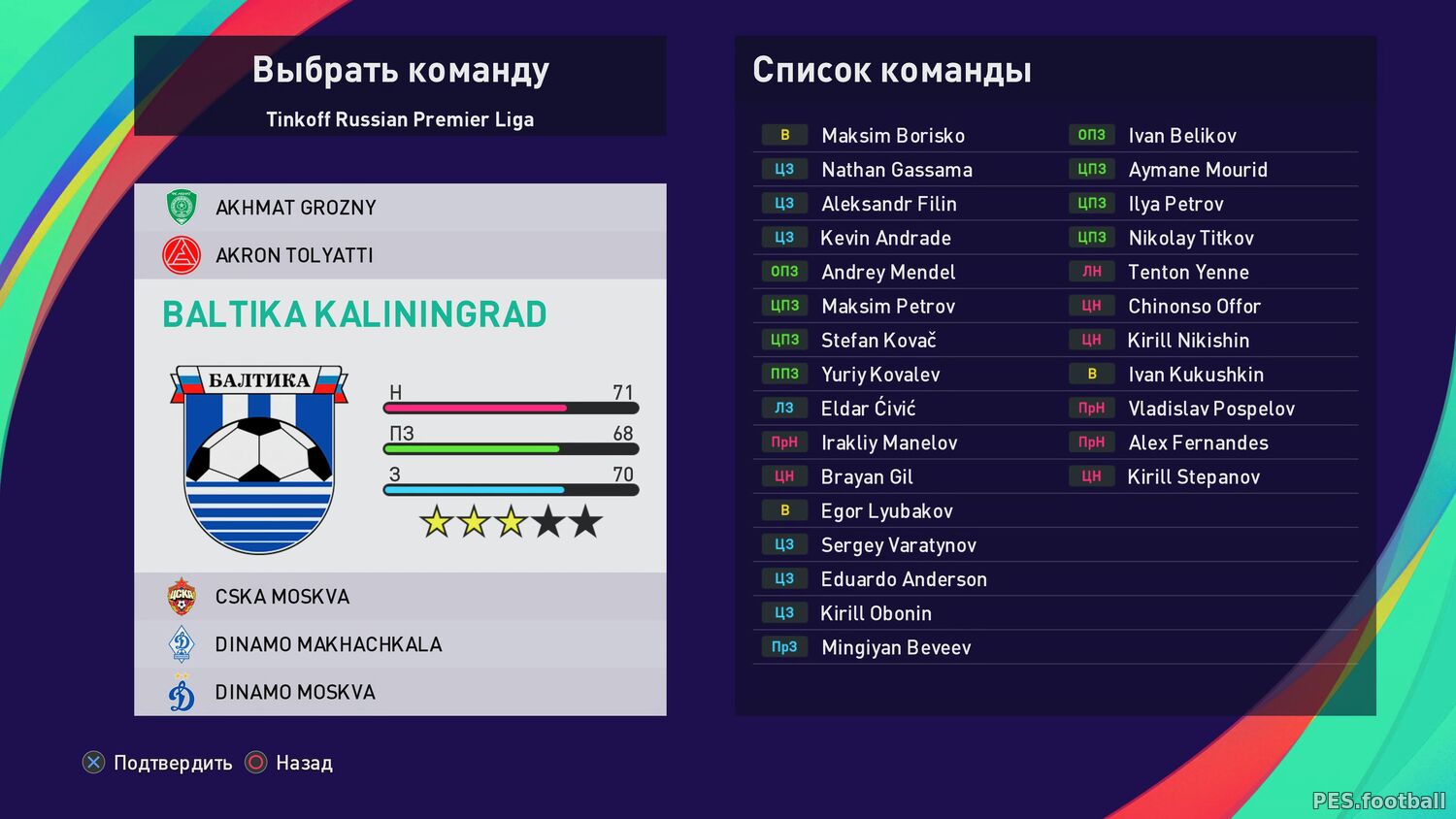Image resolution: width=1456 pixels, height=819 pixels.
Task: Click the Baltika club crest
Action: tap(259, 459)
